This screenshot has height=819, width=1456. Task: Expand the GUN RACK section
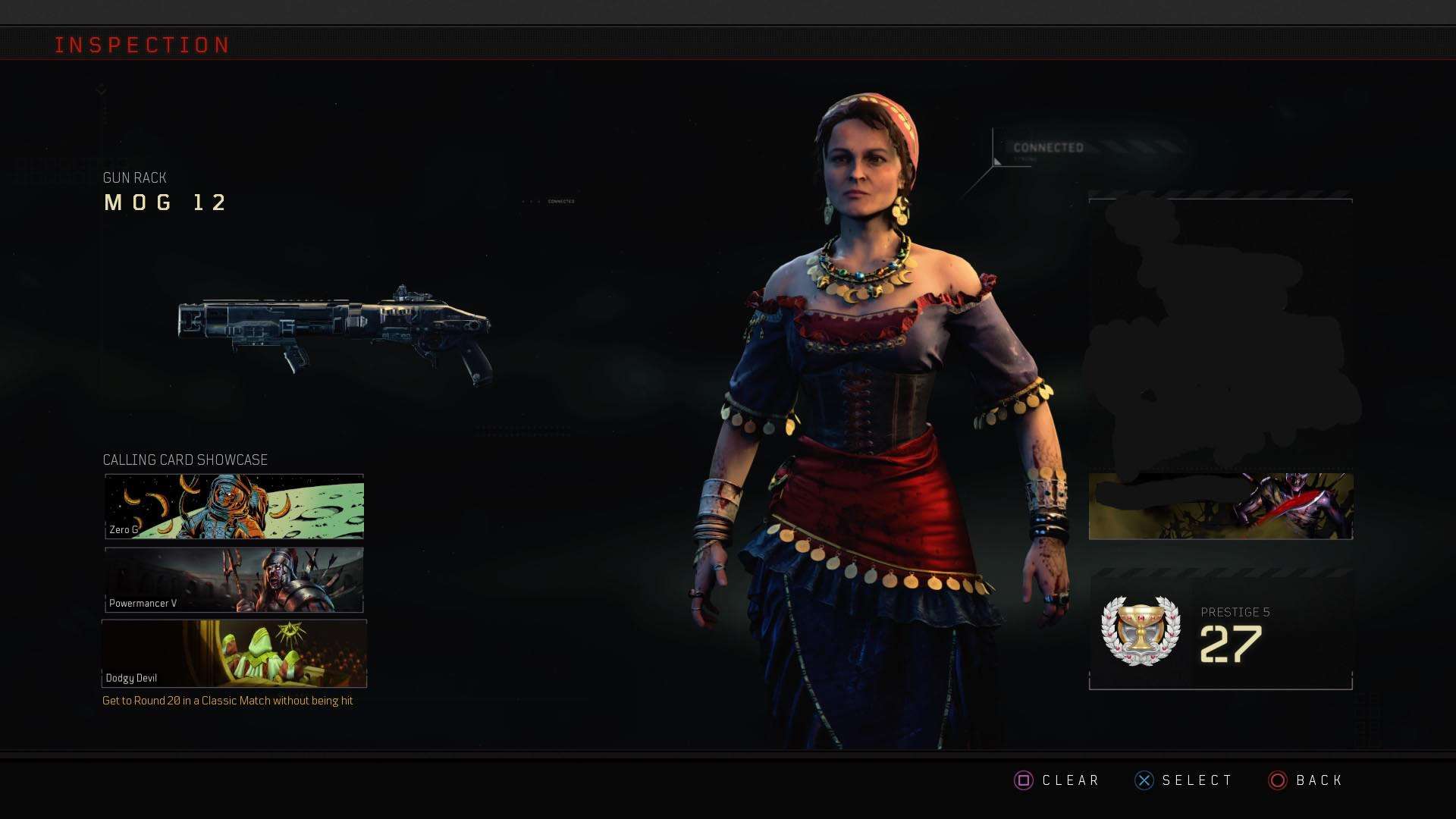click(134, 177)
